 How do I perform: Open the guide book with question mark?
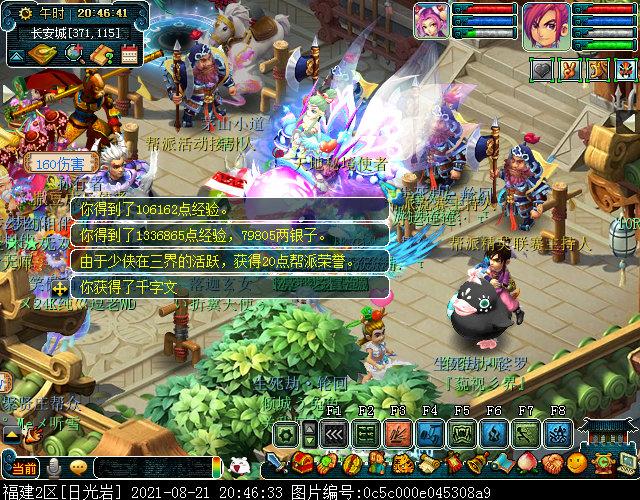[x=101, y=54]
